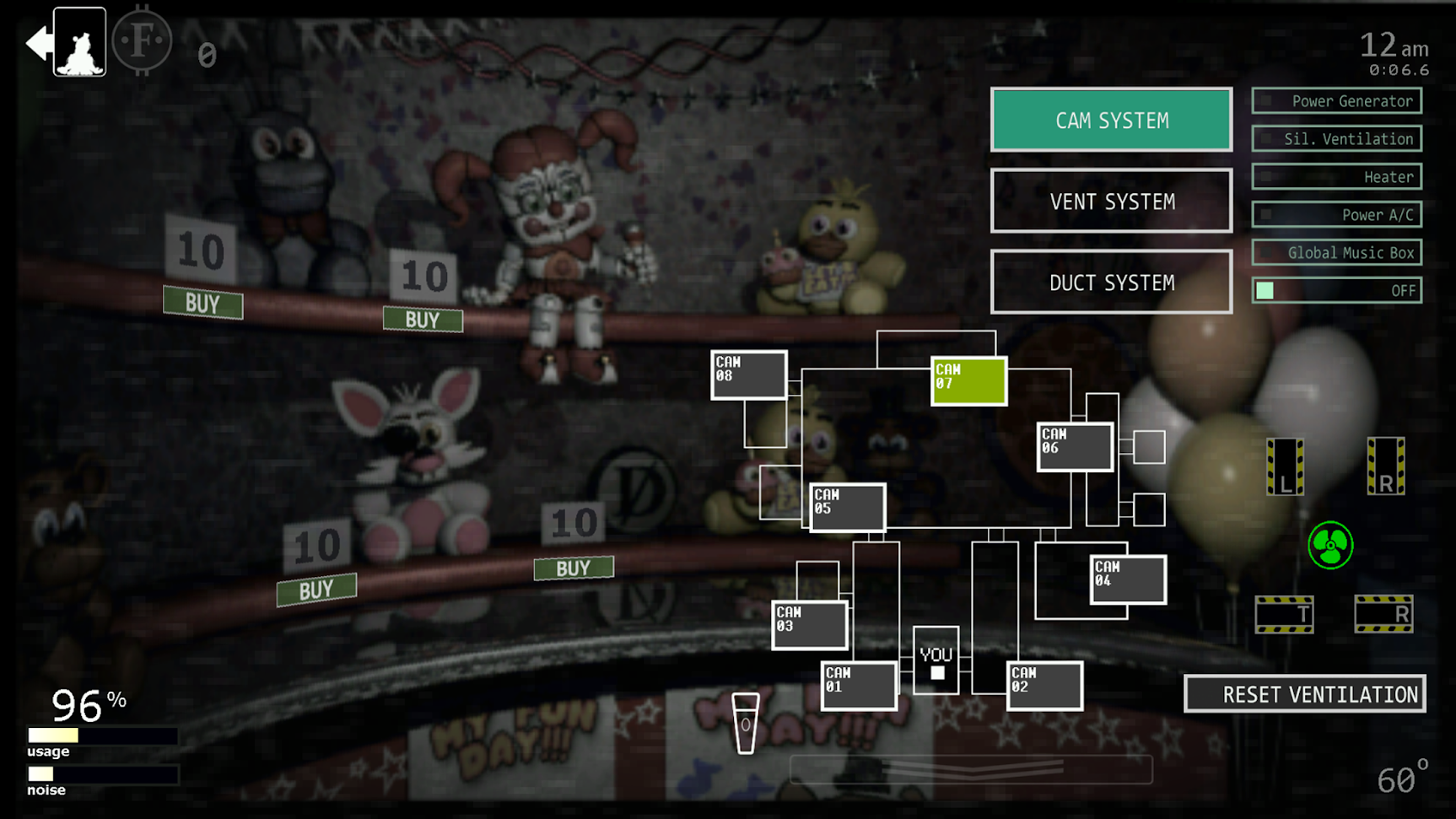Enable Sil. Ventilation
The image size is (1456, 819).
point(1337,138)
